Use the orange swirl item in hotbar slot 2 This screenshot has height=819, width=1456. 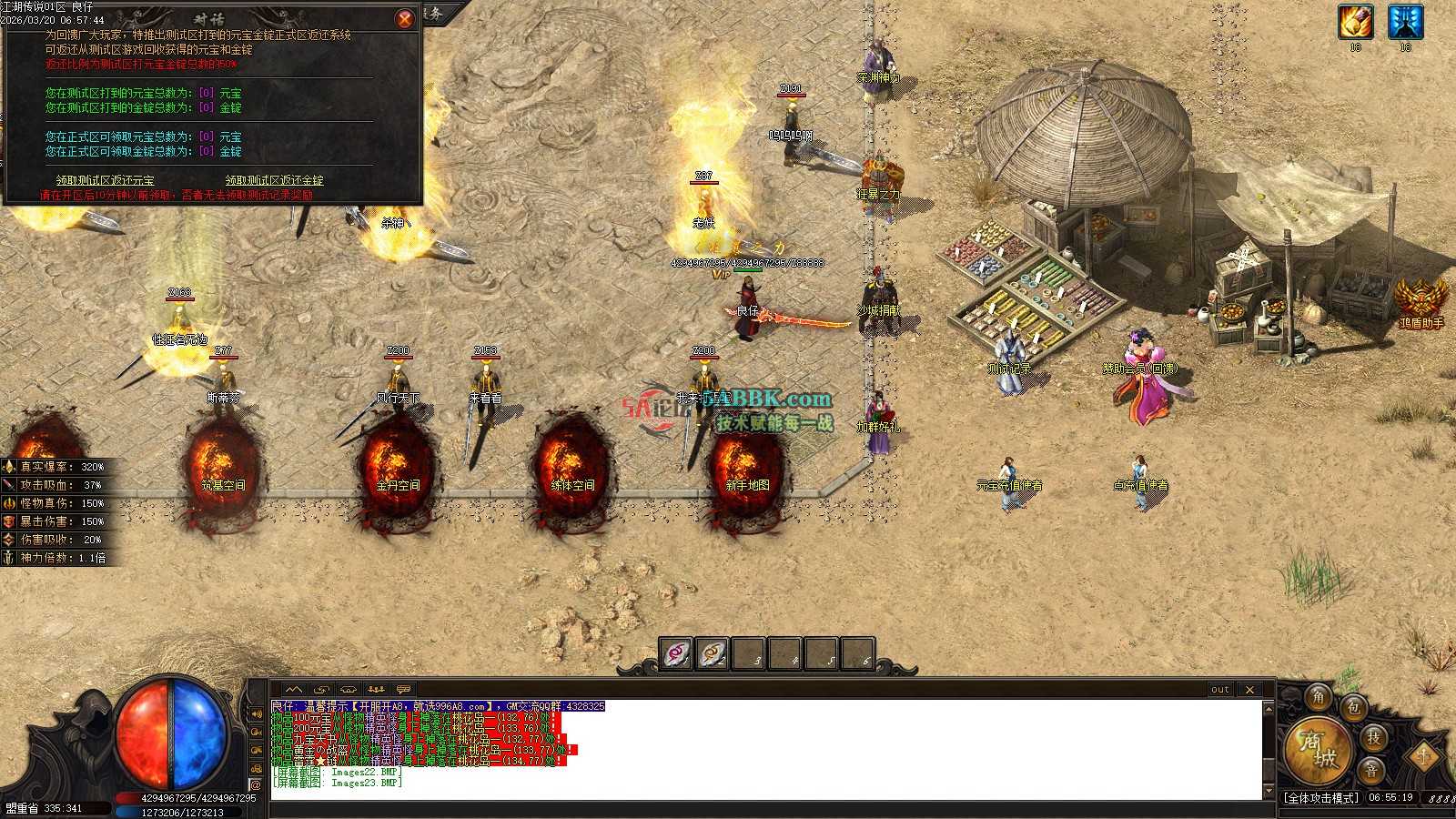pyautogui.click(x=713, y=653)
